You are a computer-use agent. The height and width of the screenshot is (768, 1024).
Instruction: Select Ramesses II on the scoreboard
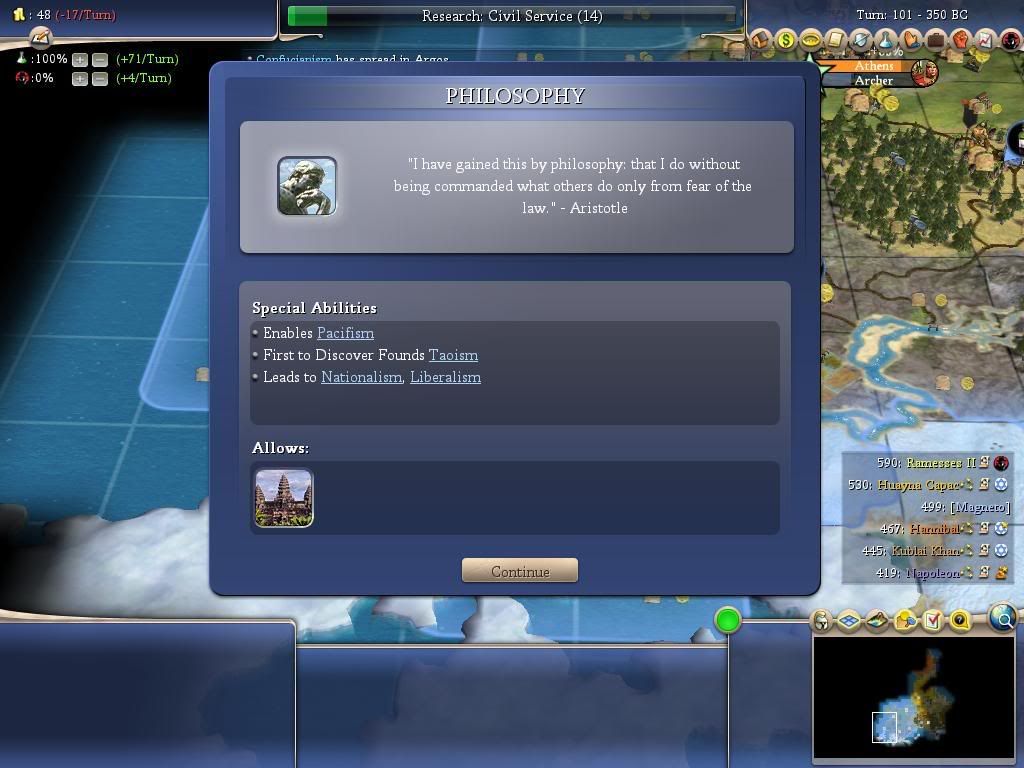pyautogui.click(x=940, y=463)
